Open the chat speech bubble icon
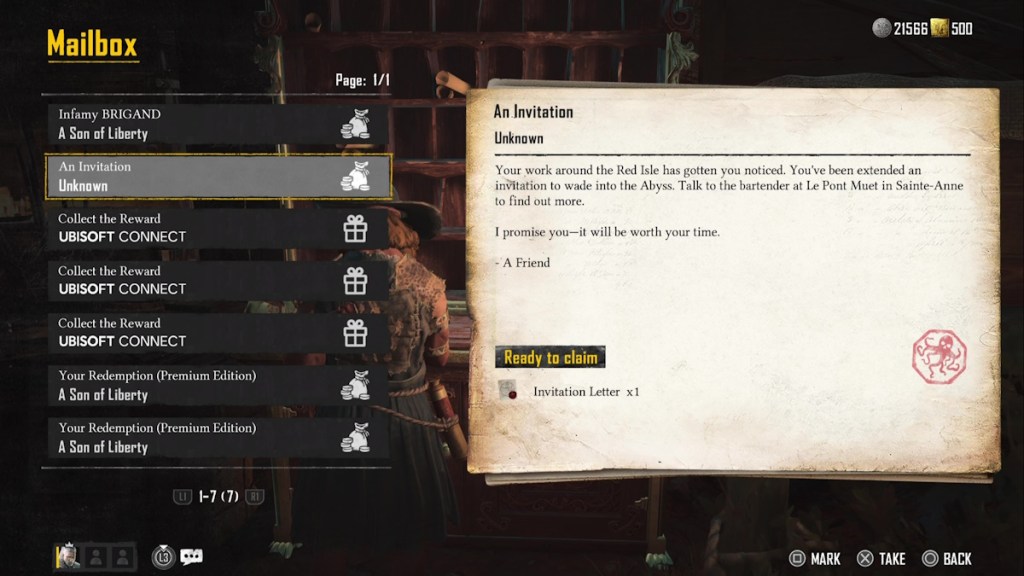The width and height of the screenshot is (1024, 576). tap(191, 557)
